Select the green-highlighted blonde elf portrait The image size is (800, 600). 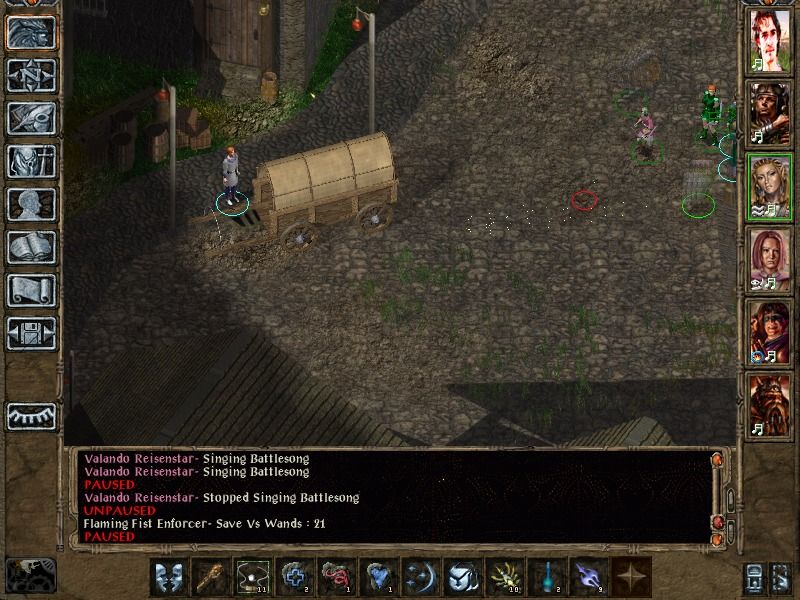pos(769,186)
